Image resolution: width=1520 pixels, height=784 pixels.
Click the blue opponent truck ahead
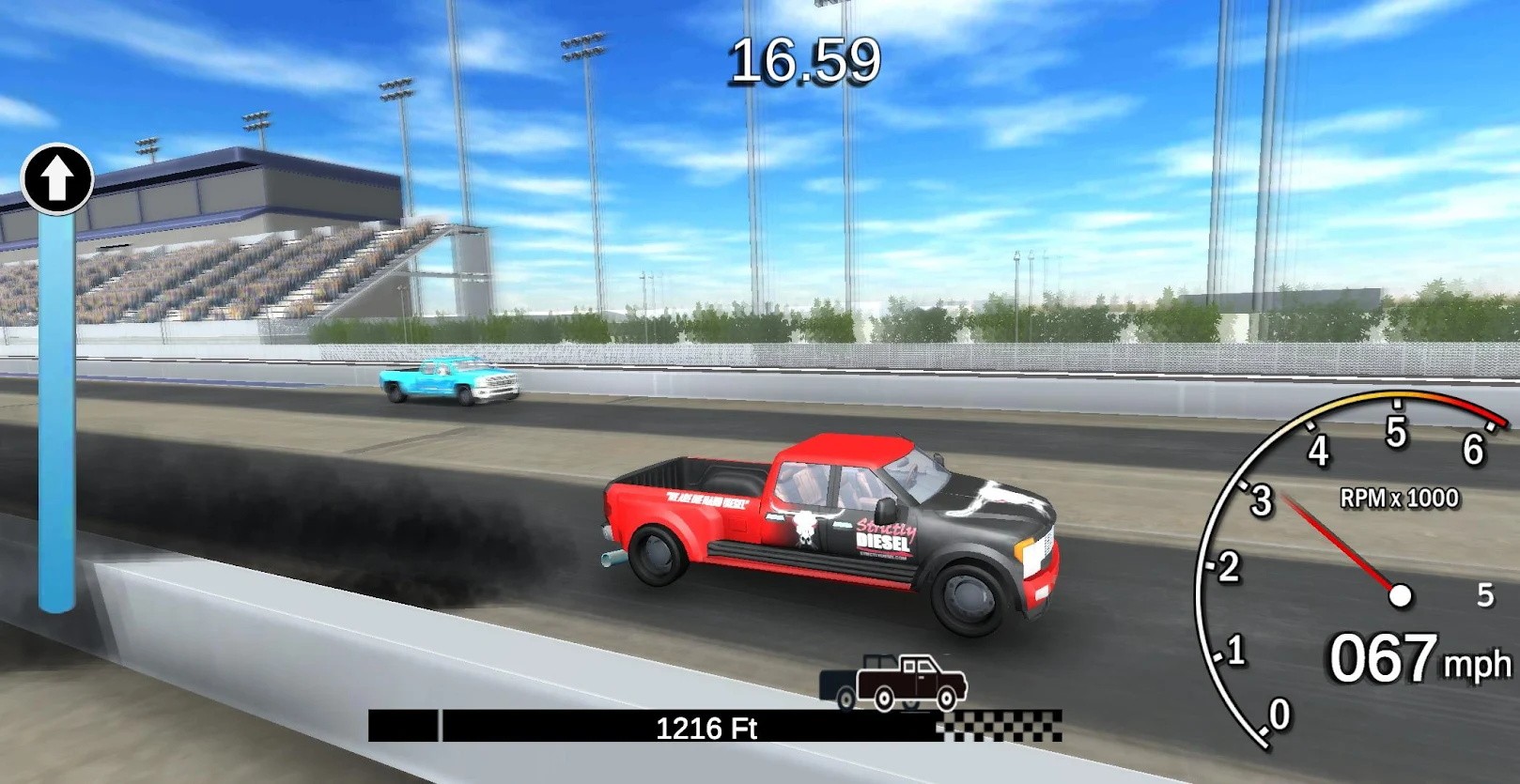(444, 383)
